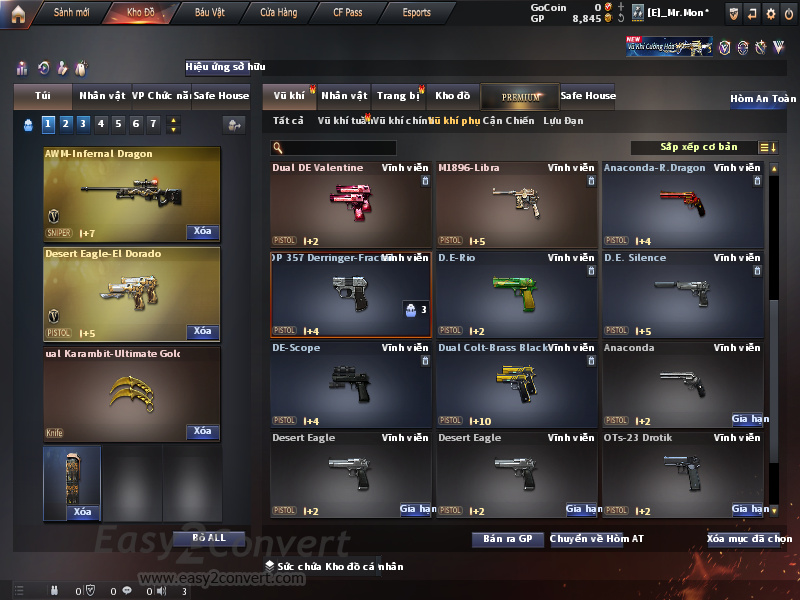The height and width of the screenshot is (600, 800).
Task: Show the Tất cả weapon filter
Action: [x=288, y=121]
